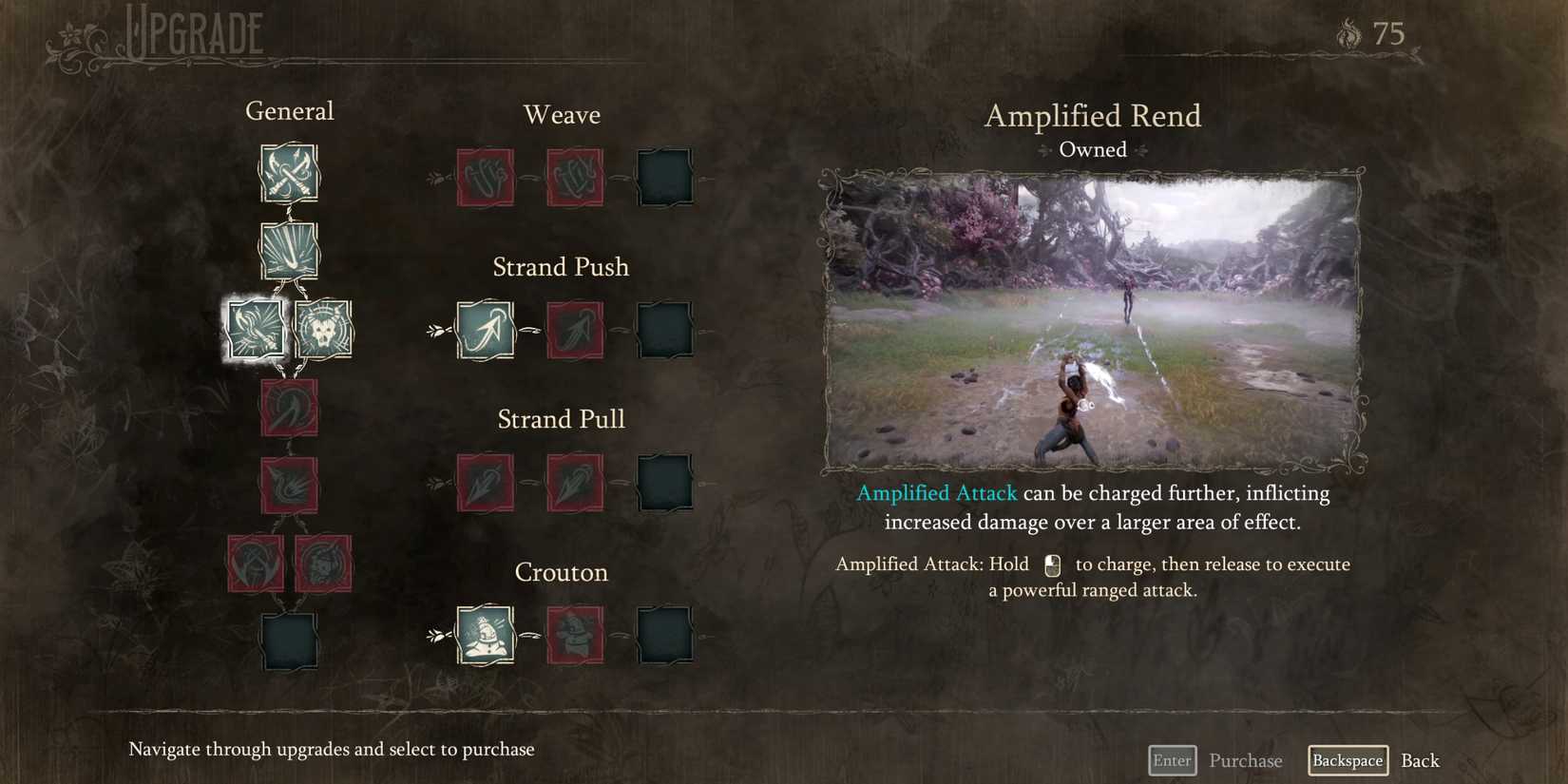Select the first Strand Pull upgrade icon
The image size is (1568, 784).
pyautogui.click(x=485, y=483)
